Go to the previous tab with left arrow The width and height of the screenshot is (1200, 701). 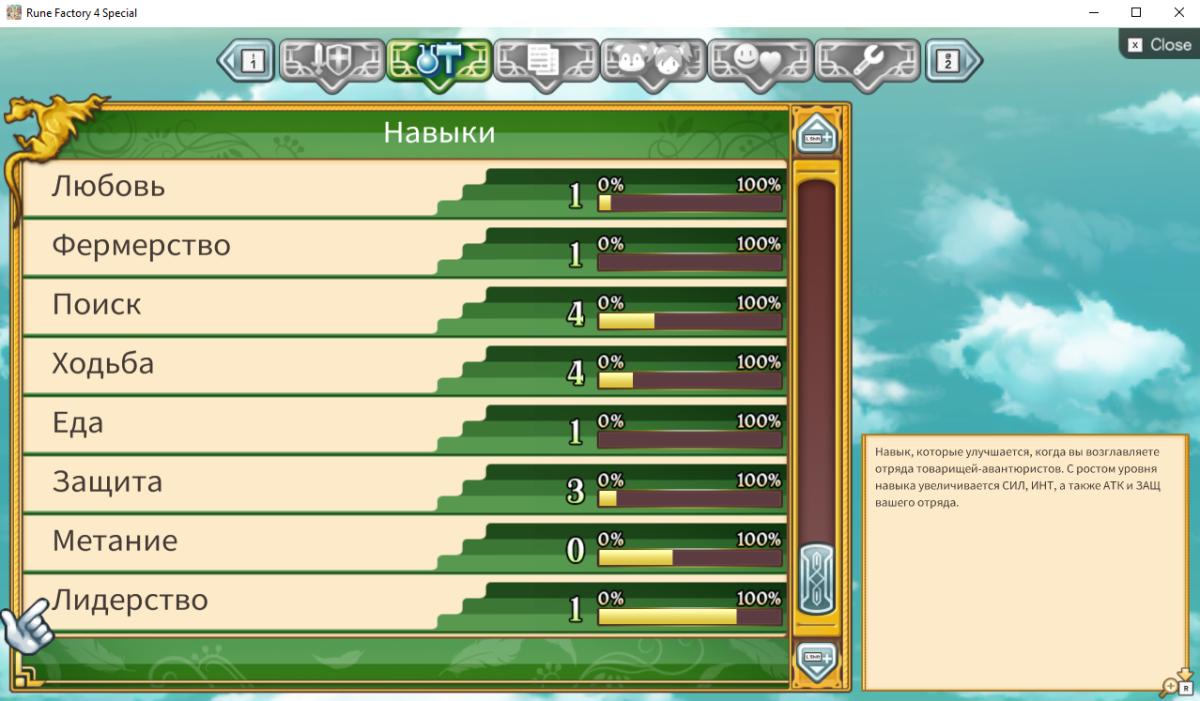pos(246,62)
